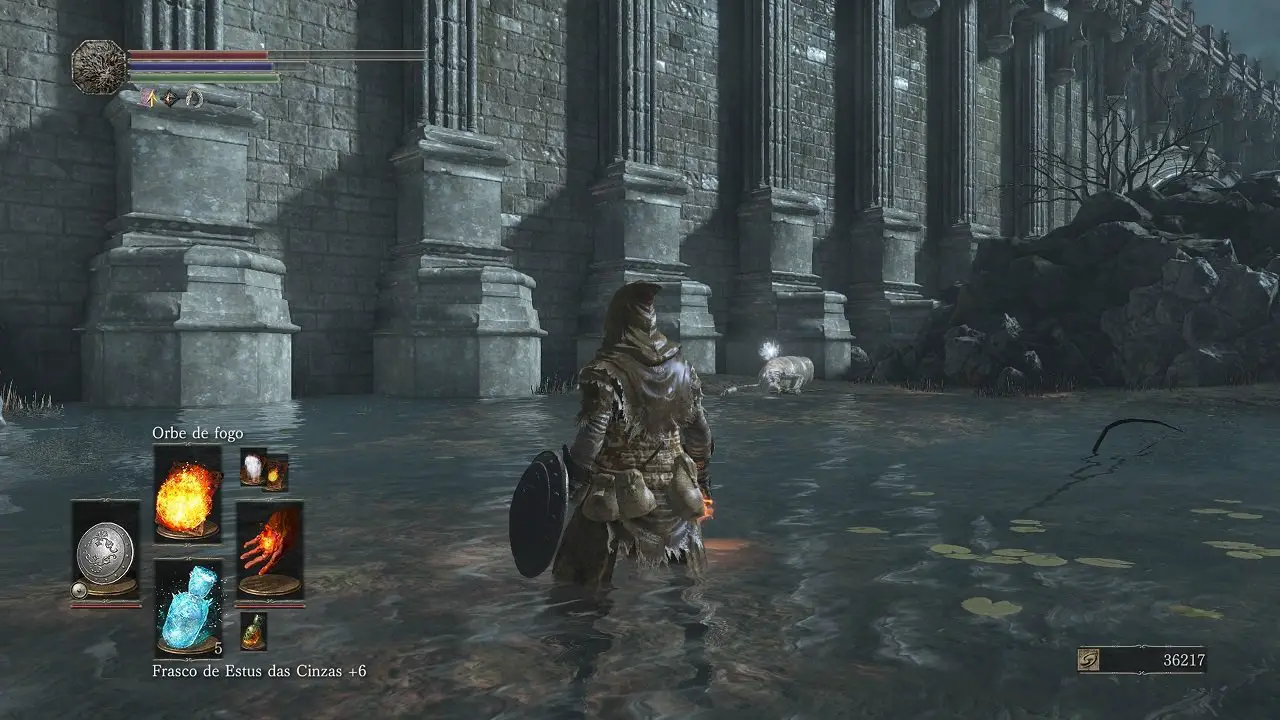Select the round silver shield slot

click(x=105, y=549)
